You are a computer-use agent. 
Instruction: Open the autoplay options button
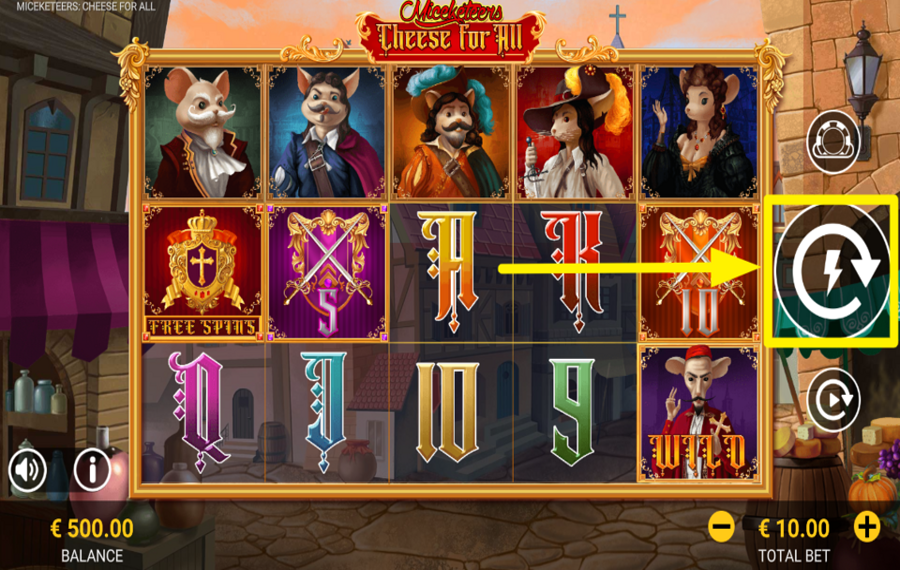(x=833, y=400)
